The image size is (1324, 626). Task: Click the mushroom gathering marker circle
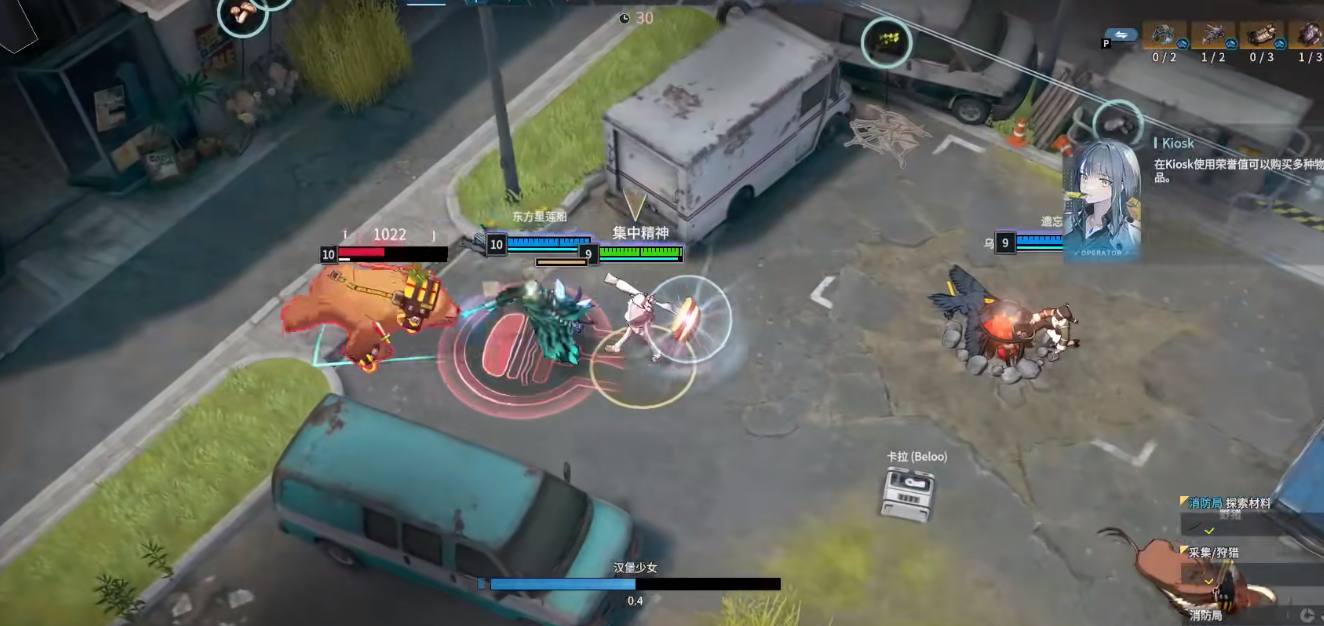point(243,14)
